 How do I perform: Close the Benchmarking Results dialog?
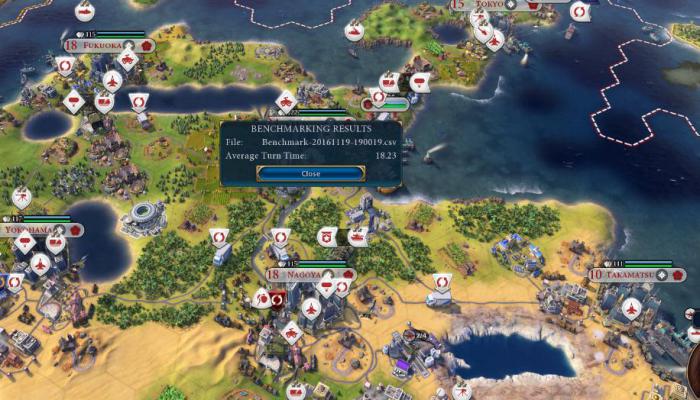310,173
